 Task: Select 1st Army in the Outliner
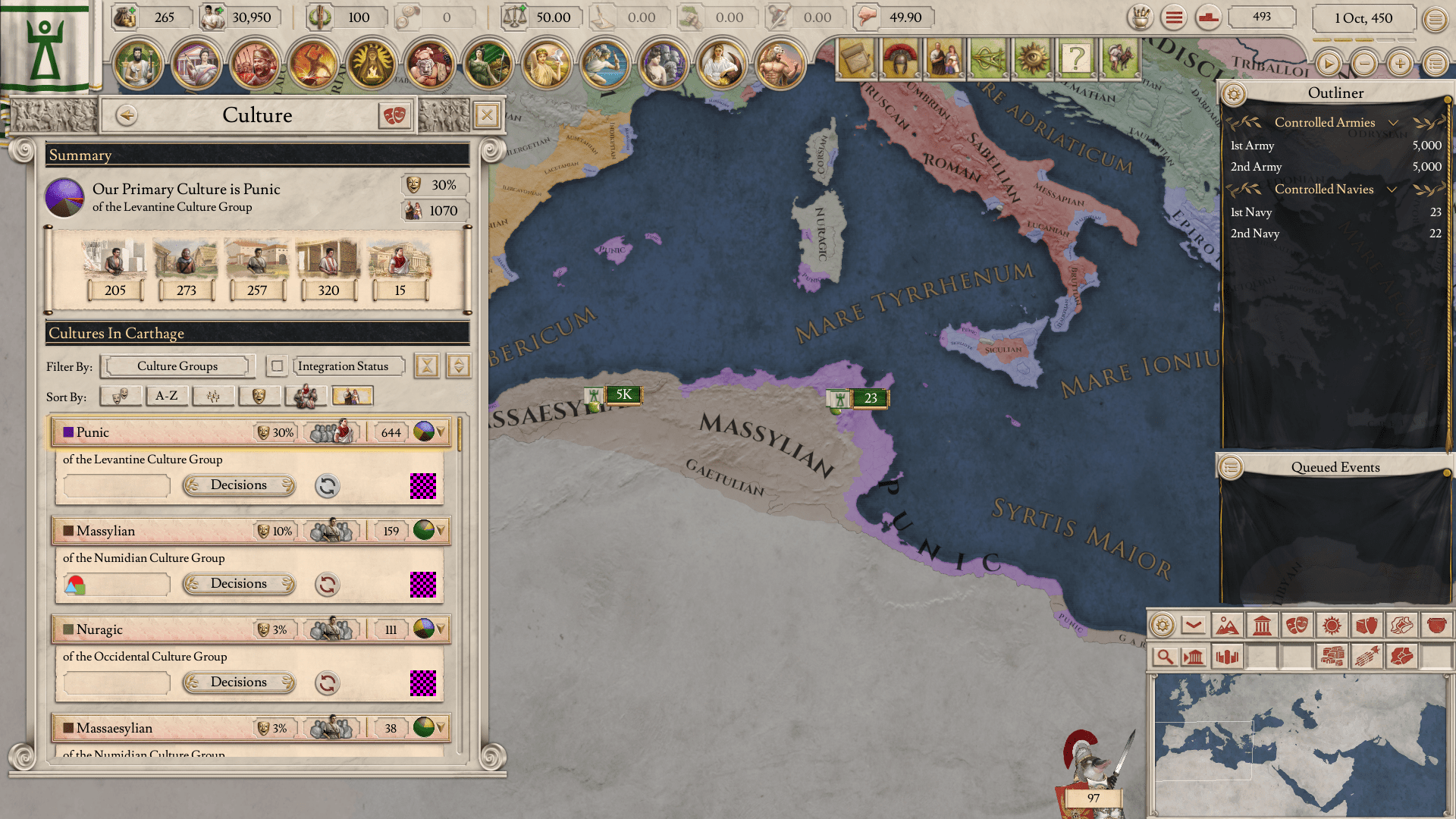(1252, 146)
